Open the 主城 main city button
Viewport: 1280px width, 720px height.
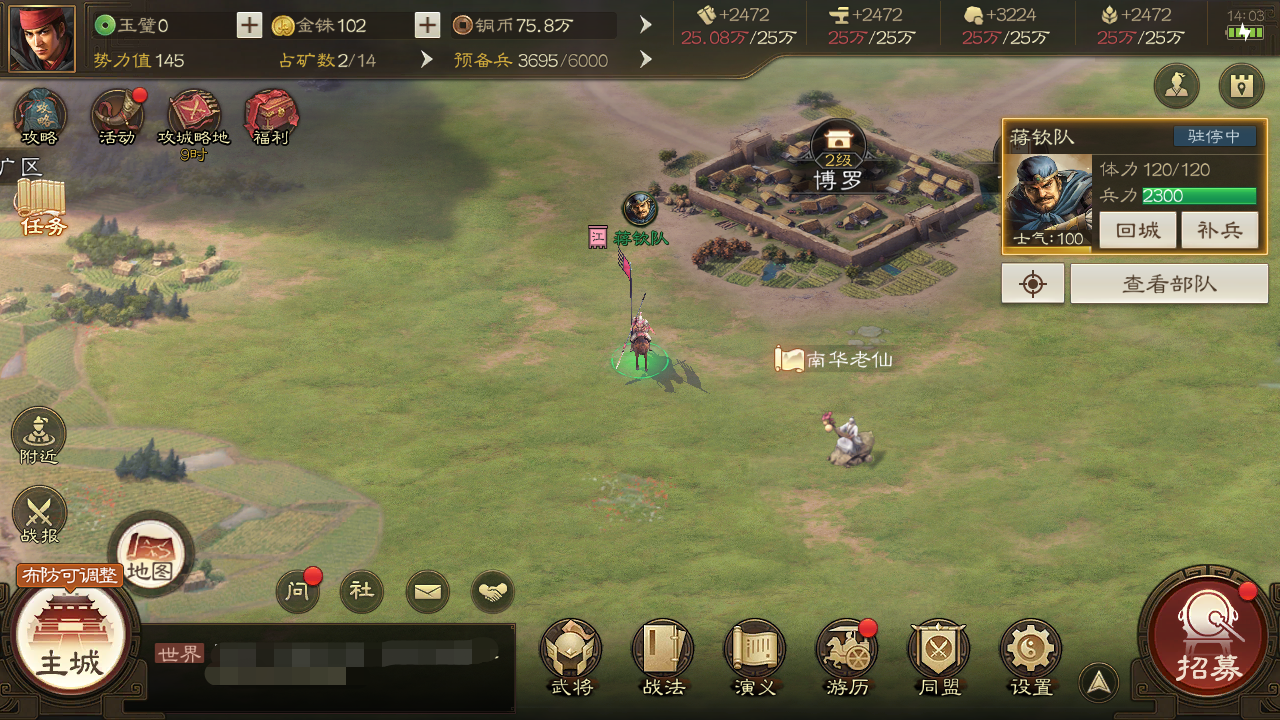click(x=69, y=641)
